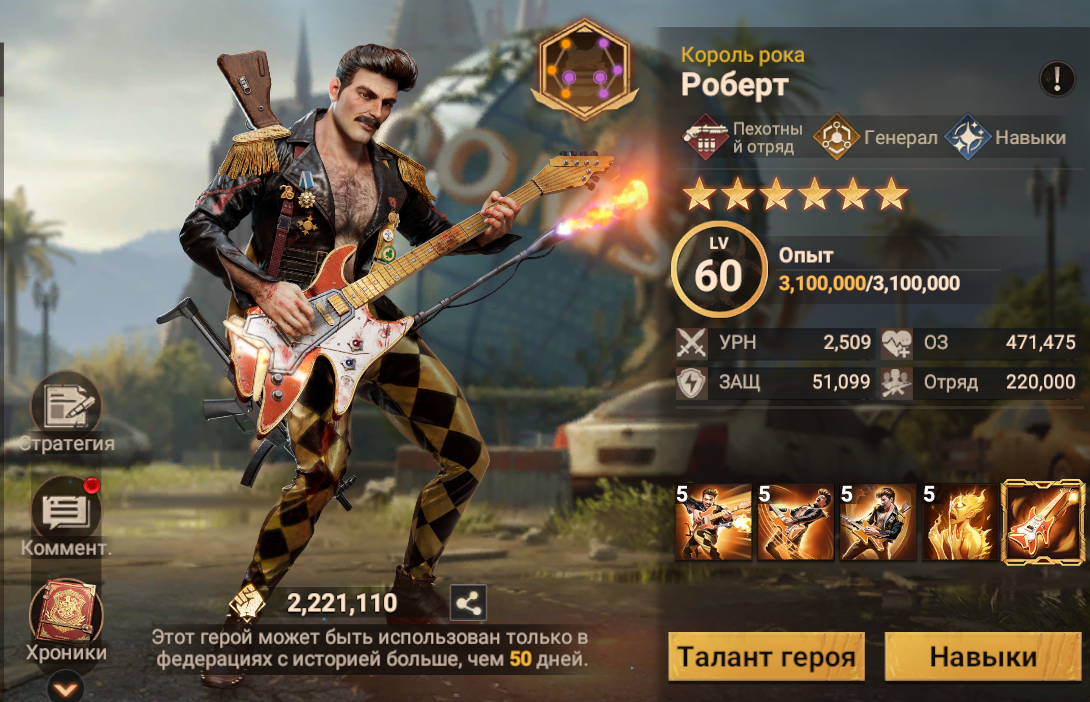The width and height of the screenshot is (1090, 702).
Task: Open the Стратегия panel
Action: [x=66, y=408]
